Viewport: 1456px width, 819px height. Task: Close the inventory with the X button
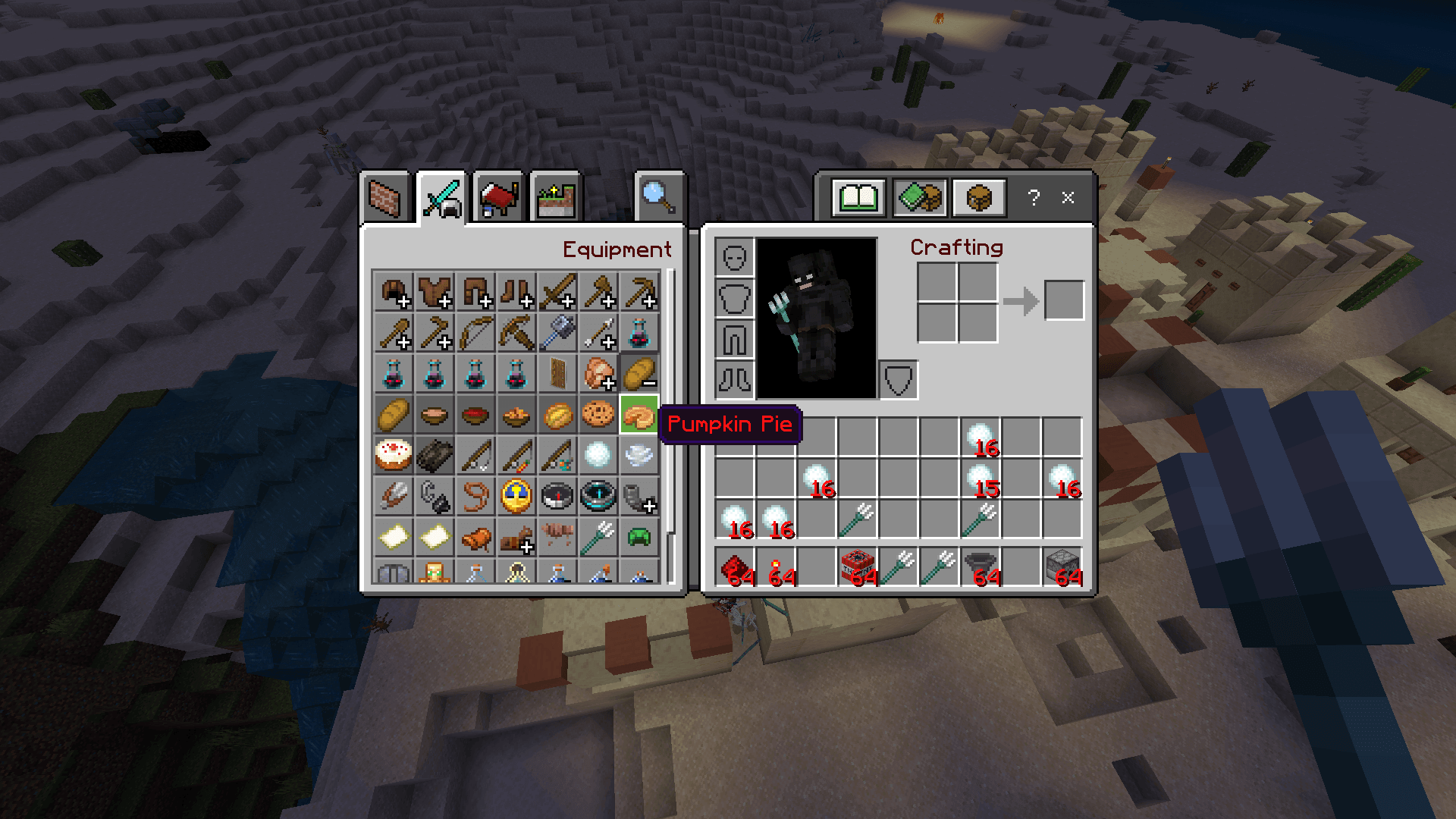tap(1068, 198)
